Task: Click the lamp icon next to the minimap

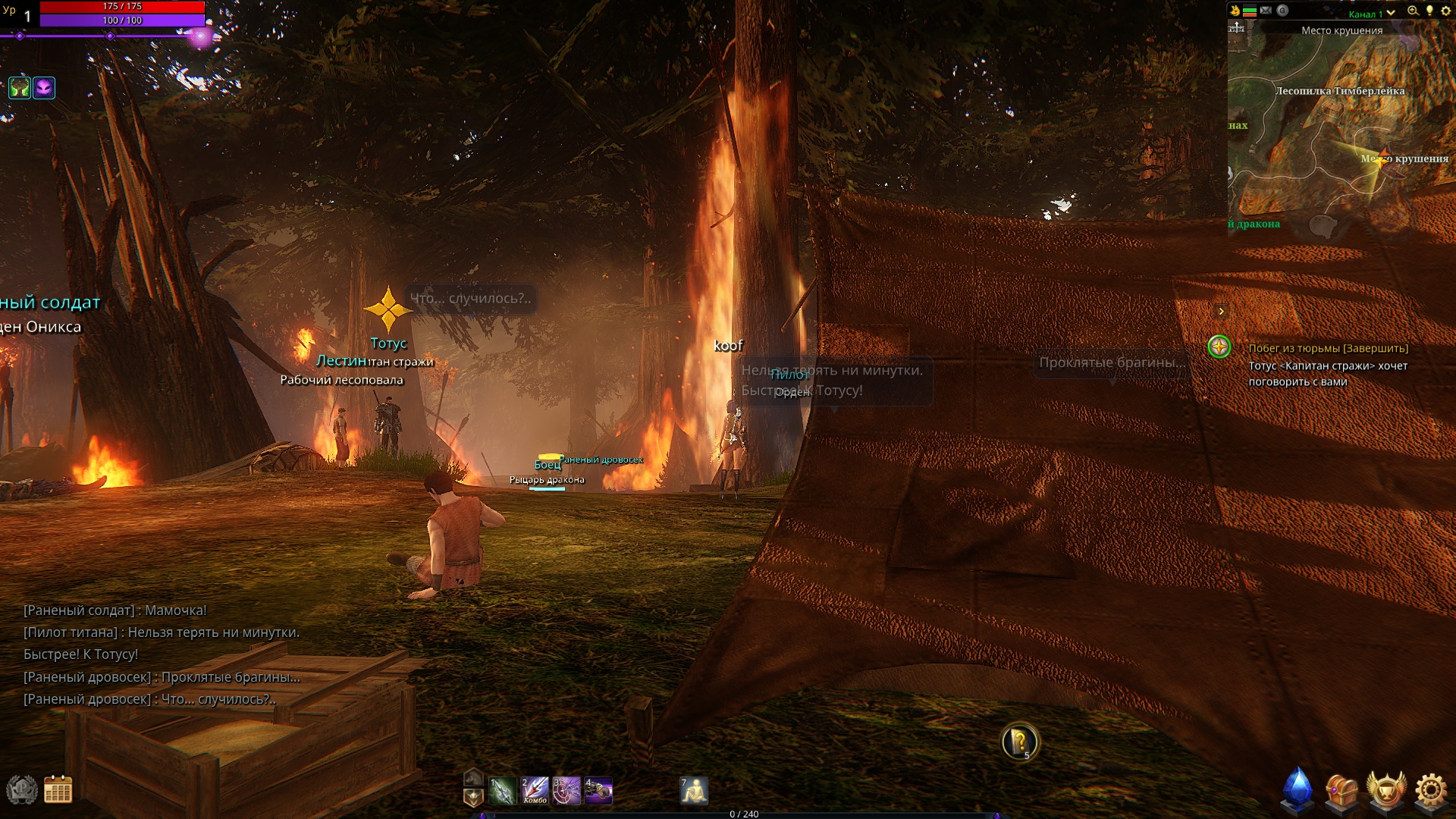Action: [1430, 11]
